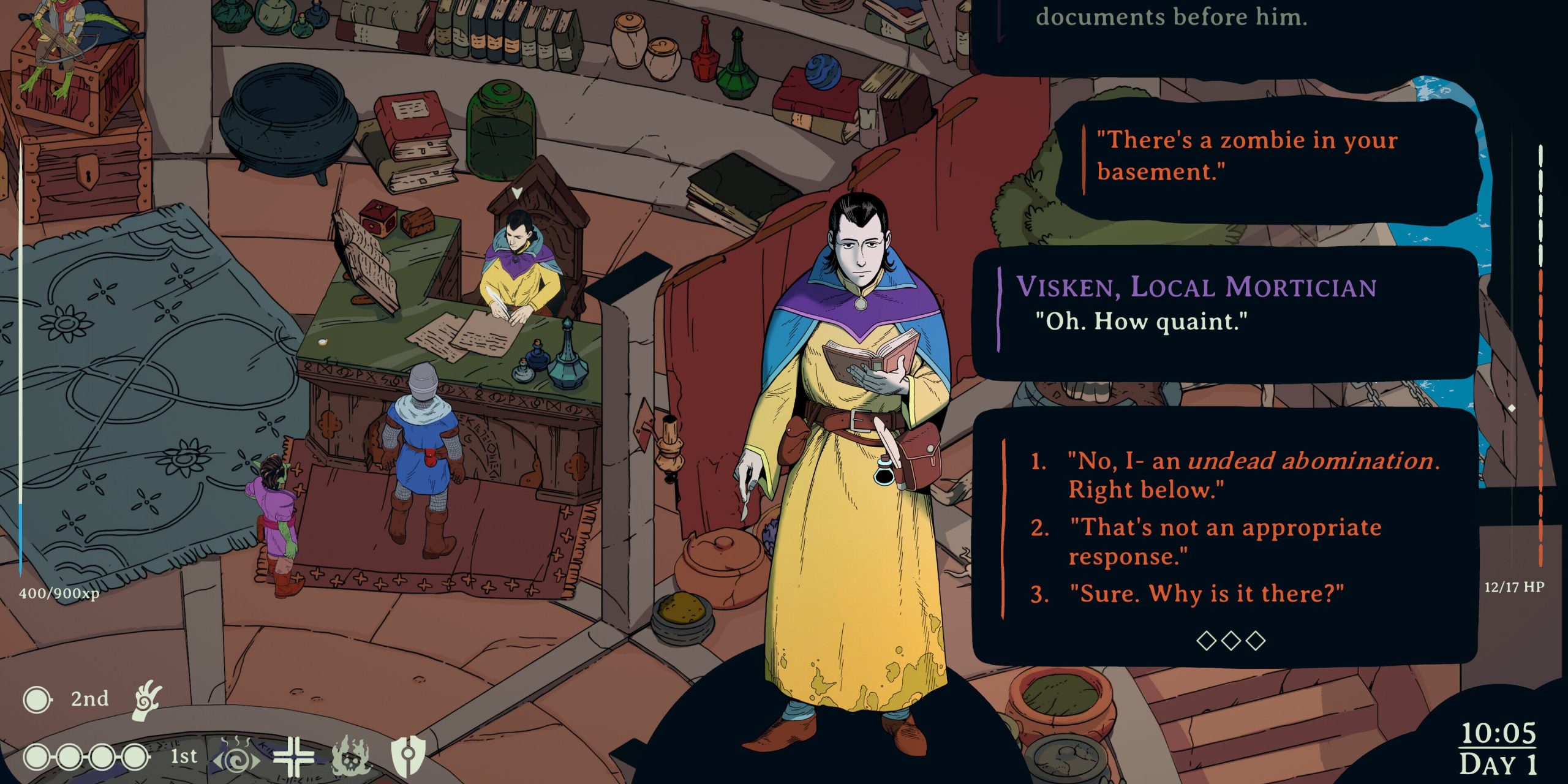Choose reply "No, I- an undead abomination"
The height and width of the screenshot is (784, 1568).
[1253, 475]
